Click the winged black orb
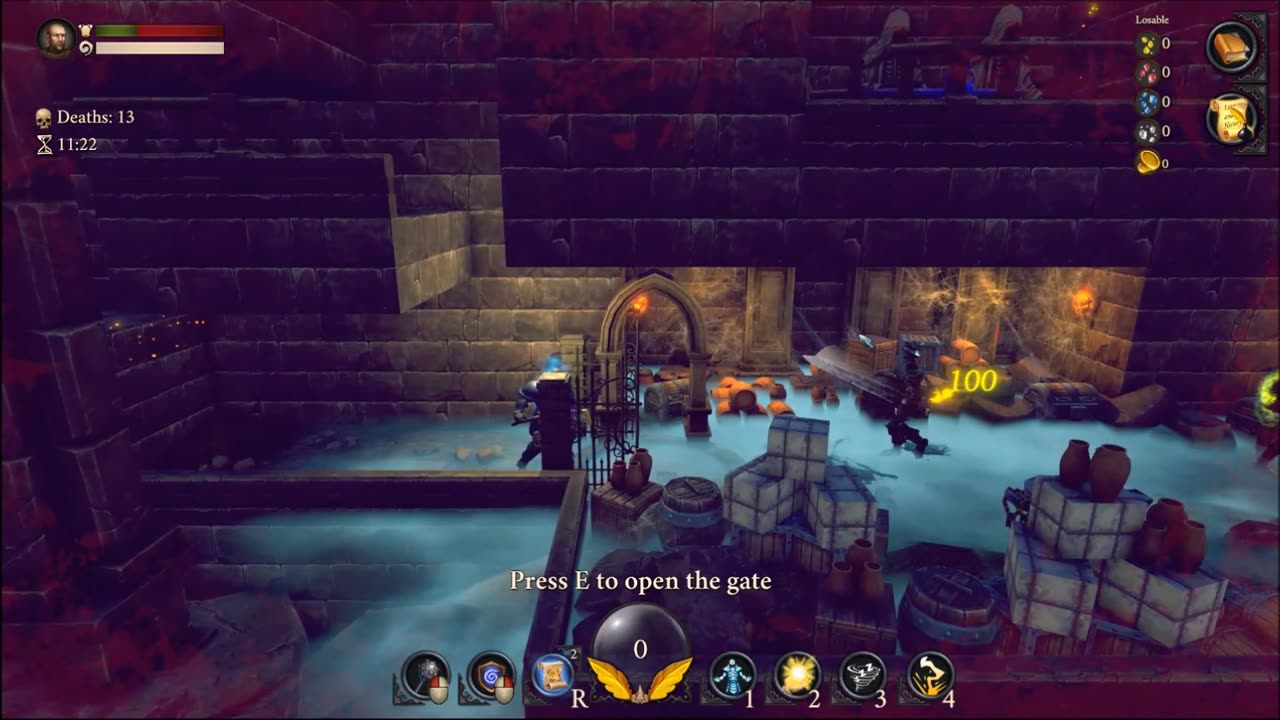 [640, 652]
